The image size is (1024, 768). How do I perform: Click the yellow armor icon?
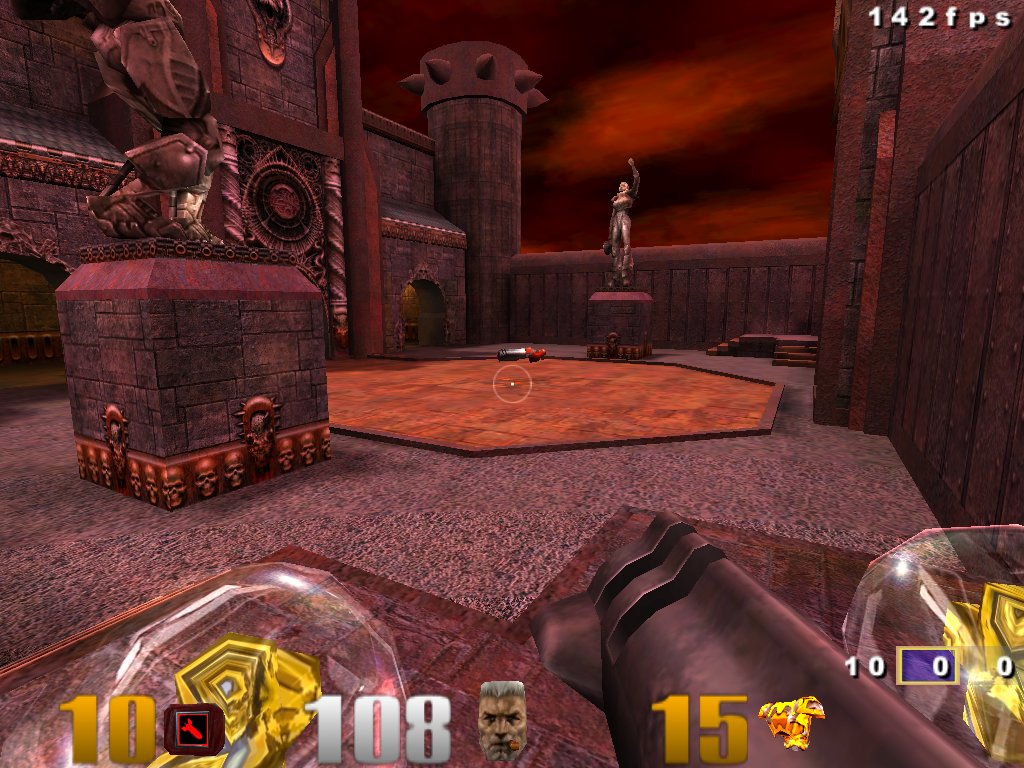click(791, 722)
